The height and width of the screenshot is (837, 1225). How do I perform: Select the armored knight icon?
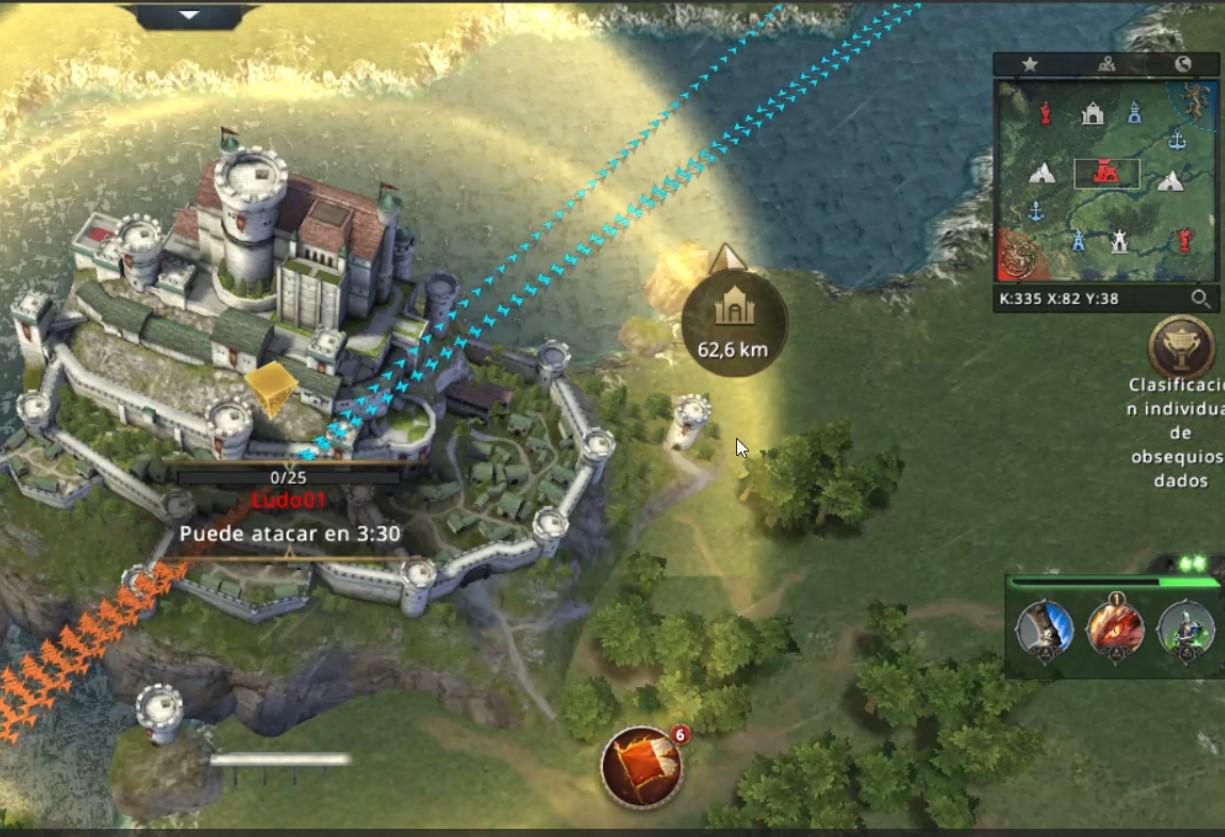(1185, 632)
